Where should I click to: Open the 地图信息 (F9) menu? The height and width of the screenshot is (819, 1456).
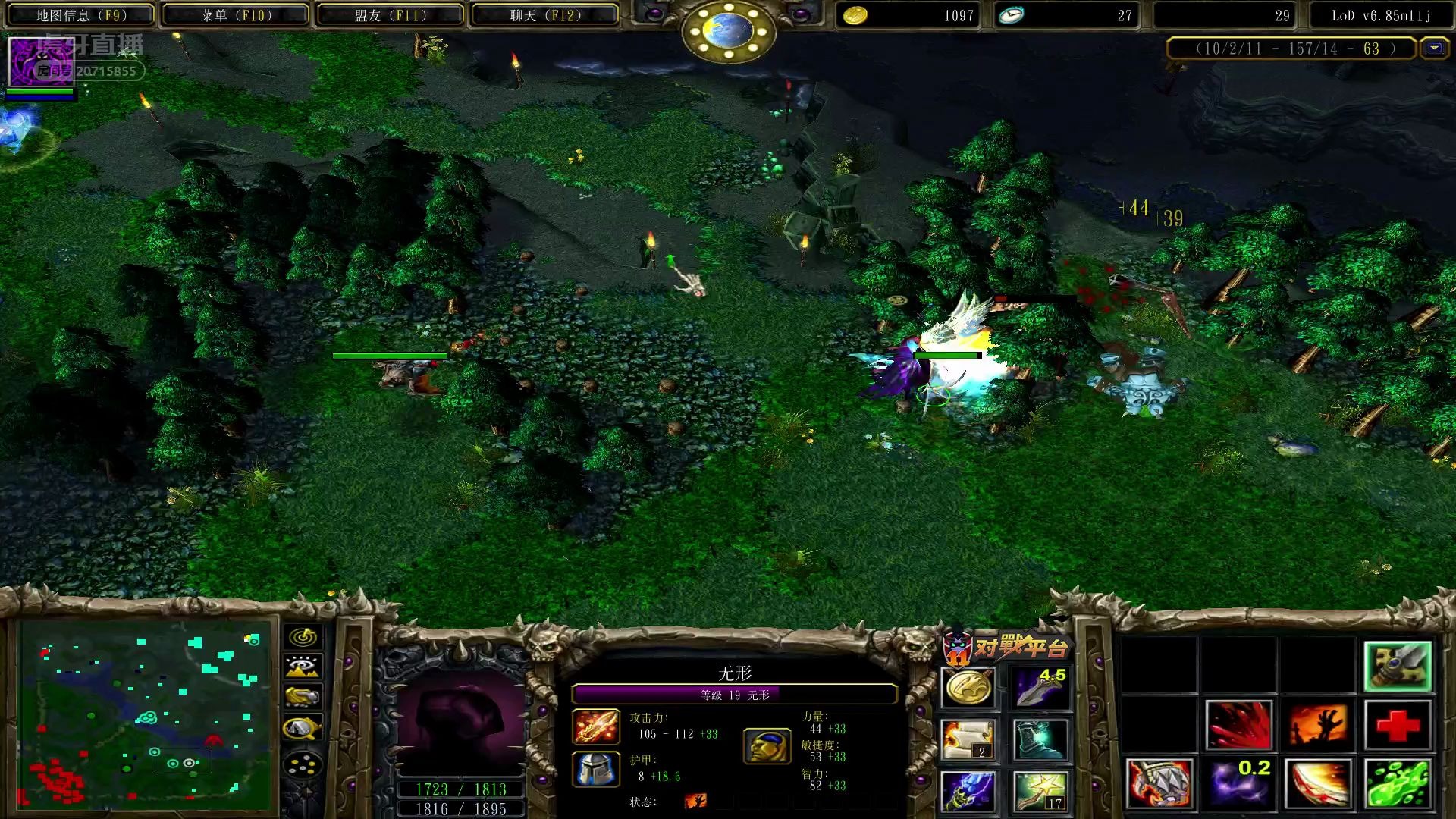click(81, 15)
